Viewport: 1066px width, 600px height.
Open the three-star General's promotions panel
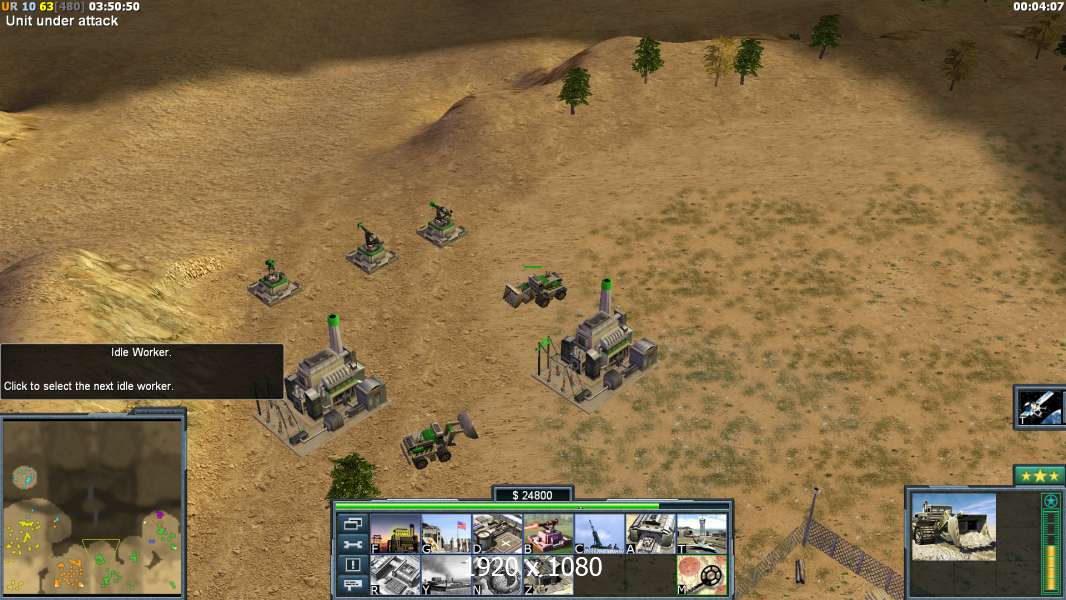1039,475
